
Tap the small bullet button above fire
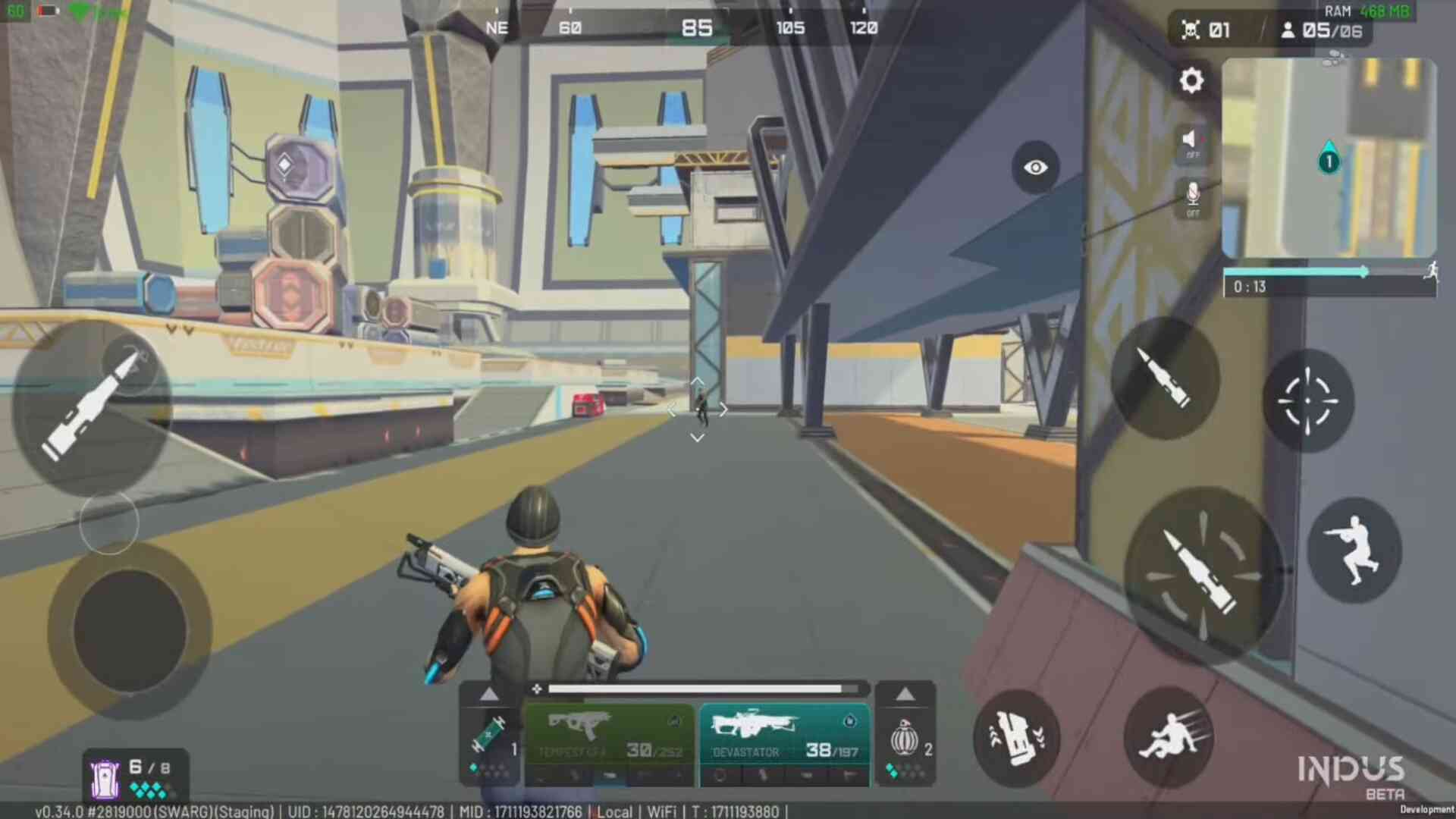1164,377
